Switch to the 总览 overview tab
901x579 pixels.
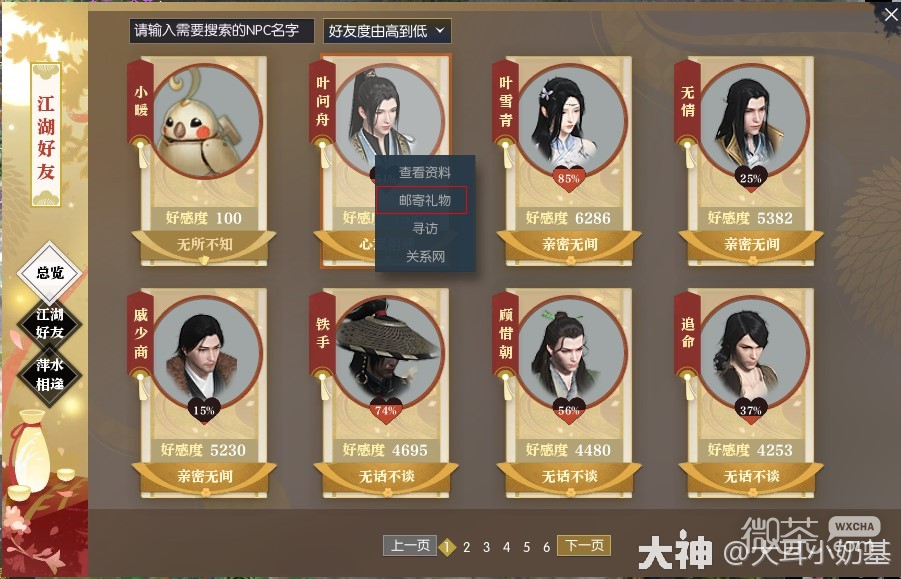click(49, 272)
